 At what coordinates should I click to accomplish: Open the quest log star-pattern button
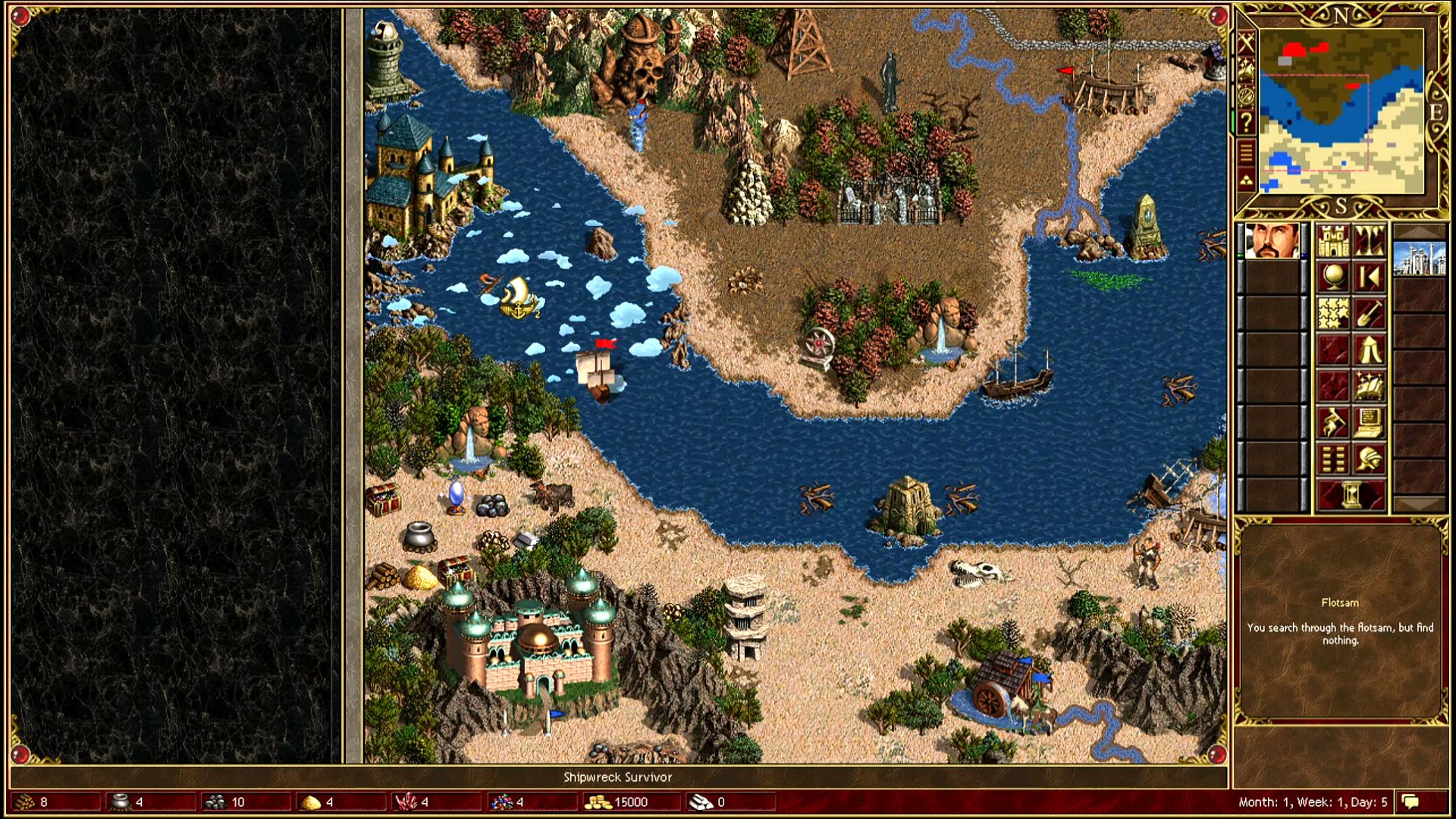coord(1332,314)
